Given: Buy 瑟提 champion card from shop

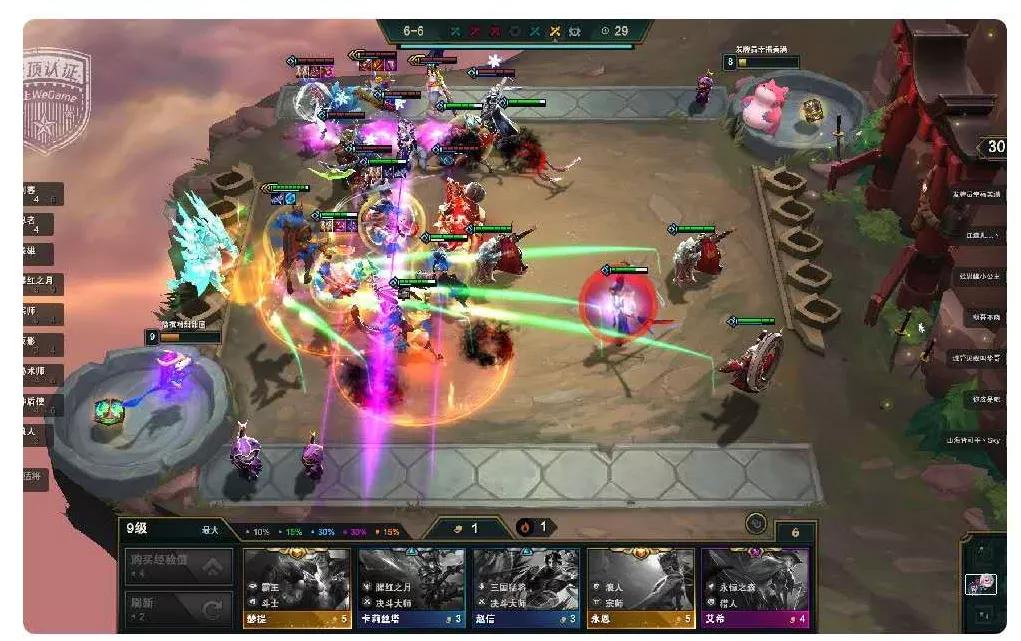Looking at the screenshot, I should coord(296,588).
